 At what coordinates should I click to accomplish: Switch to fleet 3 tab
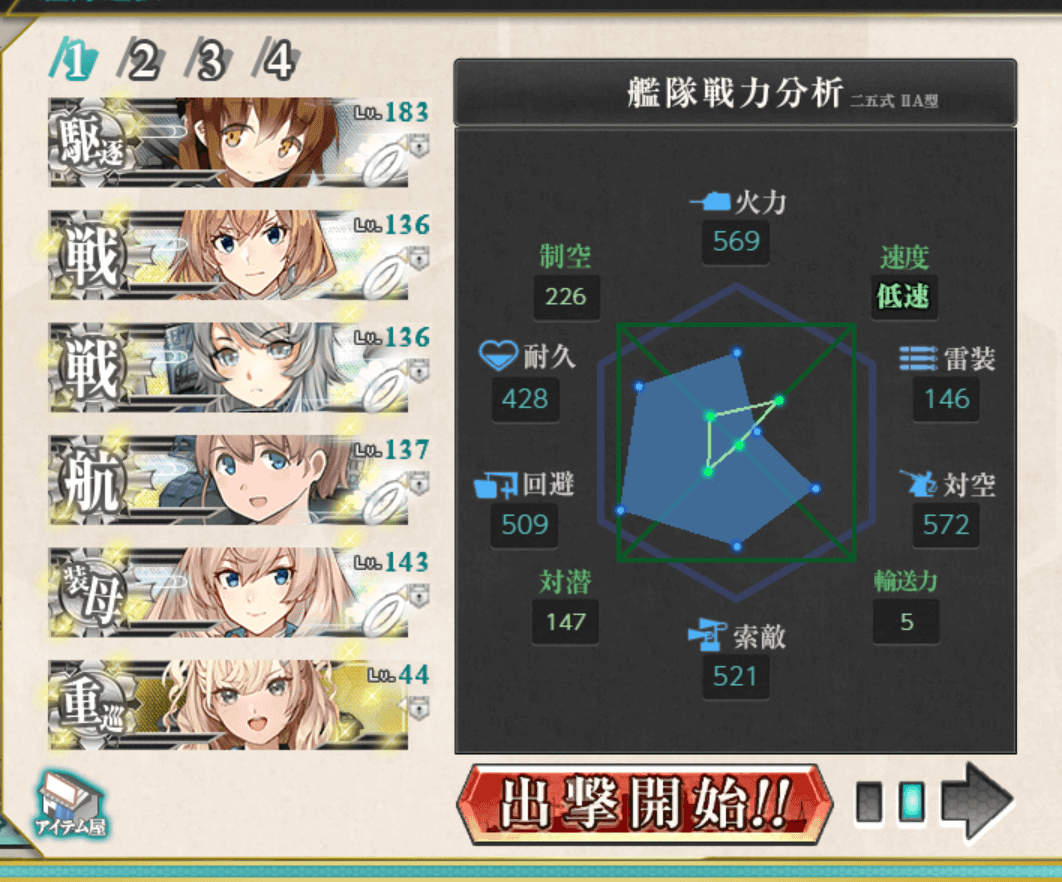coord(209,63)
